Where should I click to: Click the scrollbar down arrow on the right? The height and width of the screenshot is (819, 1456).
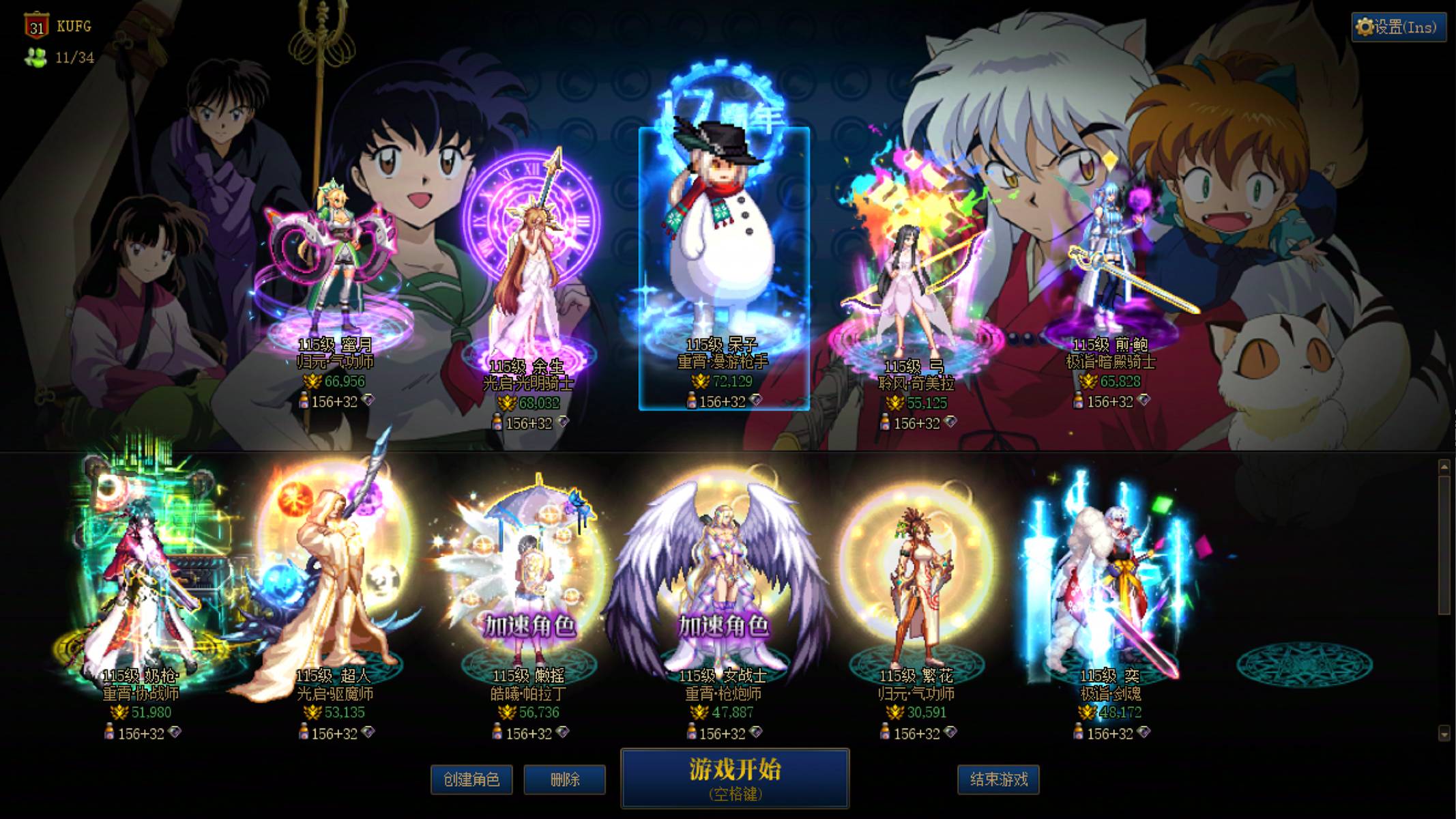(x=1443, y=734)
